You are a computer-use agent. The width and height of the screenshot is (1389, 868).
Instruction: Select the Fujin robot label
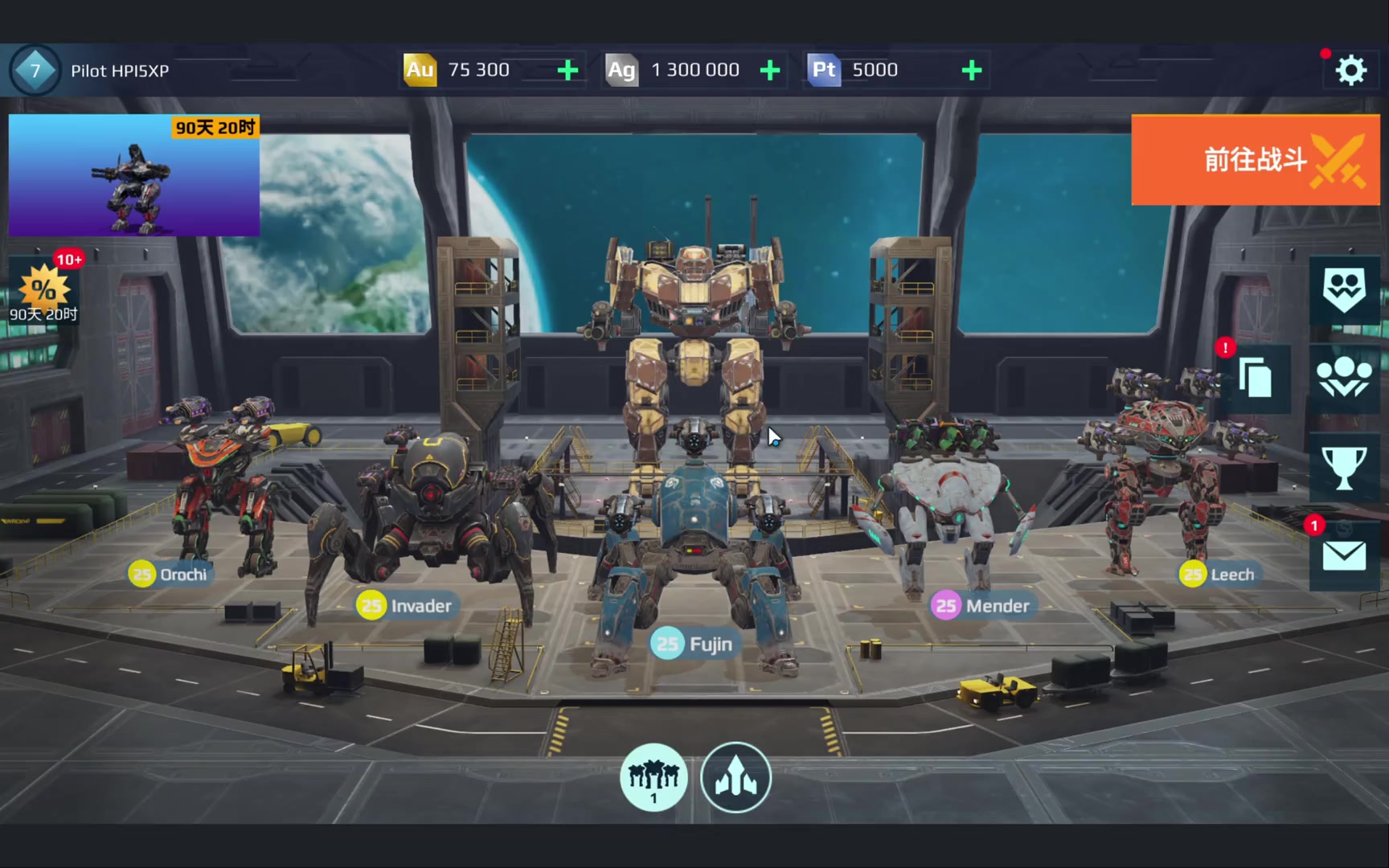[694, 644]
